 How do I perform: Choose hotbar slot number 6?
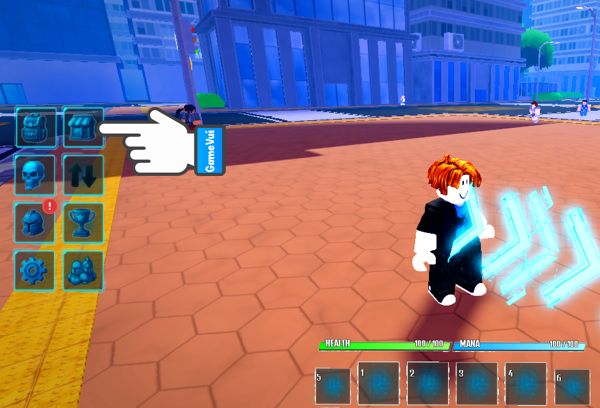coord(573,387)
